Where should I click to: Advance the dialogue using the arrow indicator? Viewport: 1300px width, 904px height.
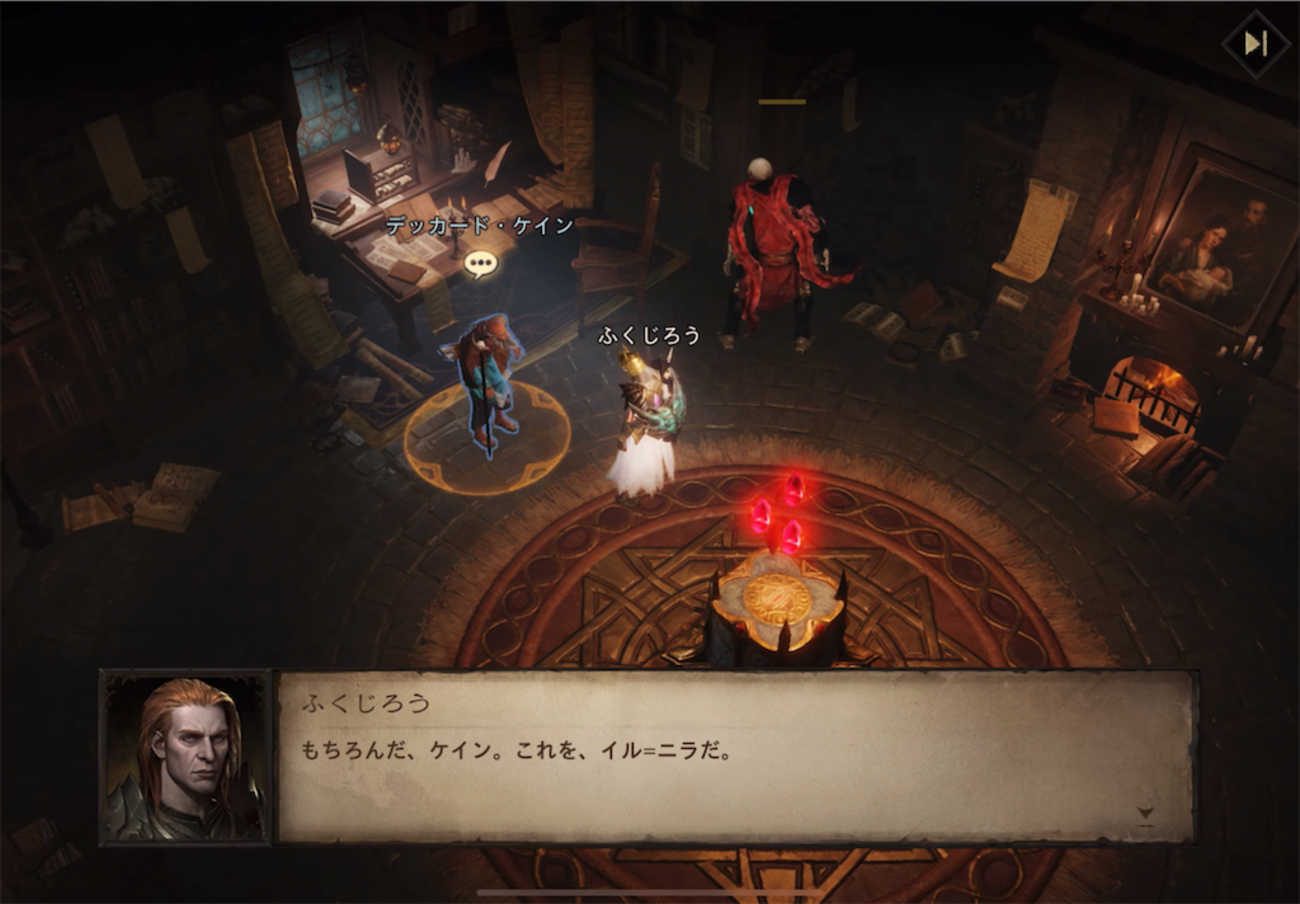point(1145,814)
